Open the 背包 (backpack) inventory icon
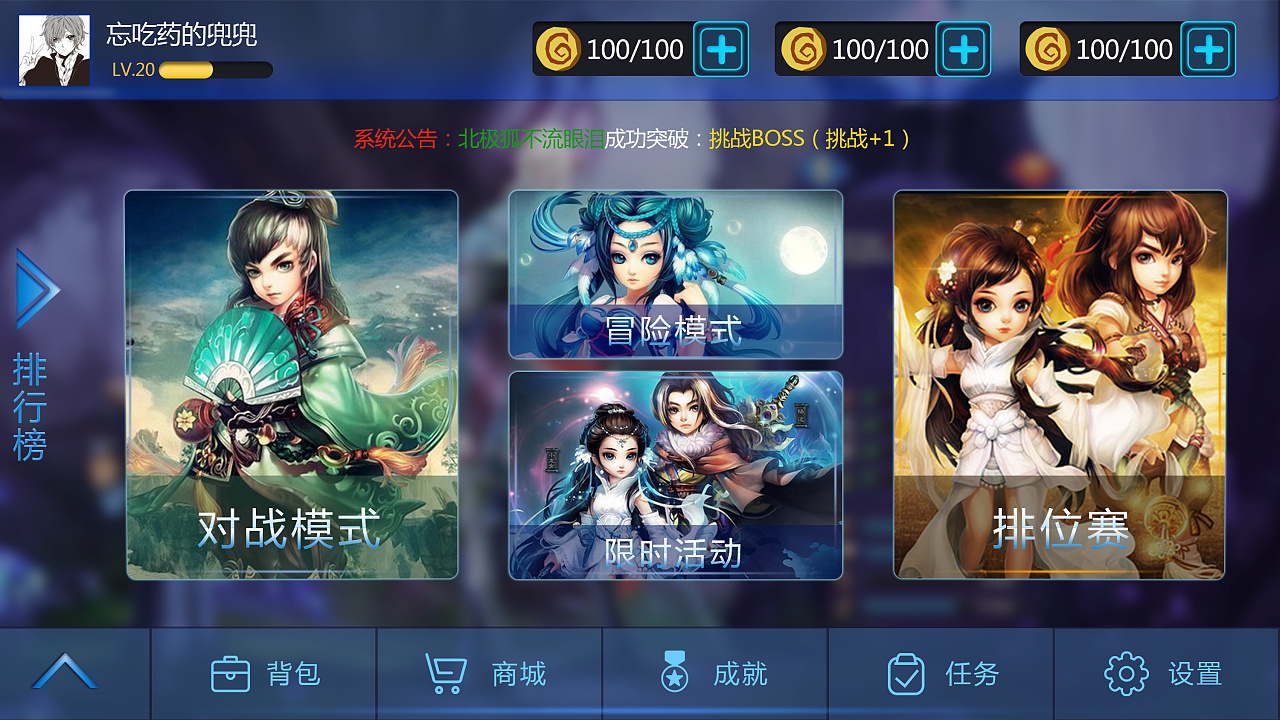The height and width of the screenshot is (720, 1280). click(x=232, y=673)
